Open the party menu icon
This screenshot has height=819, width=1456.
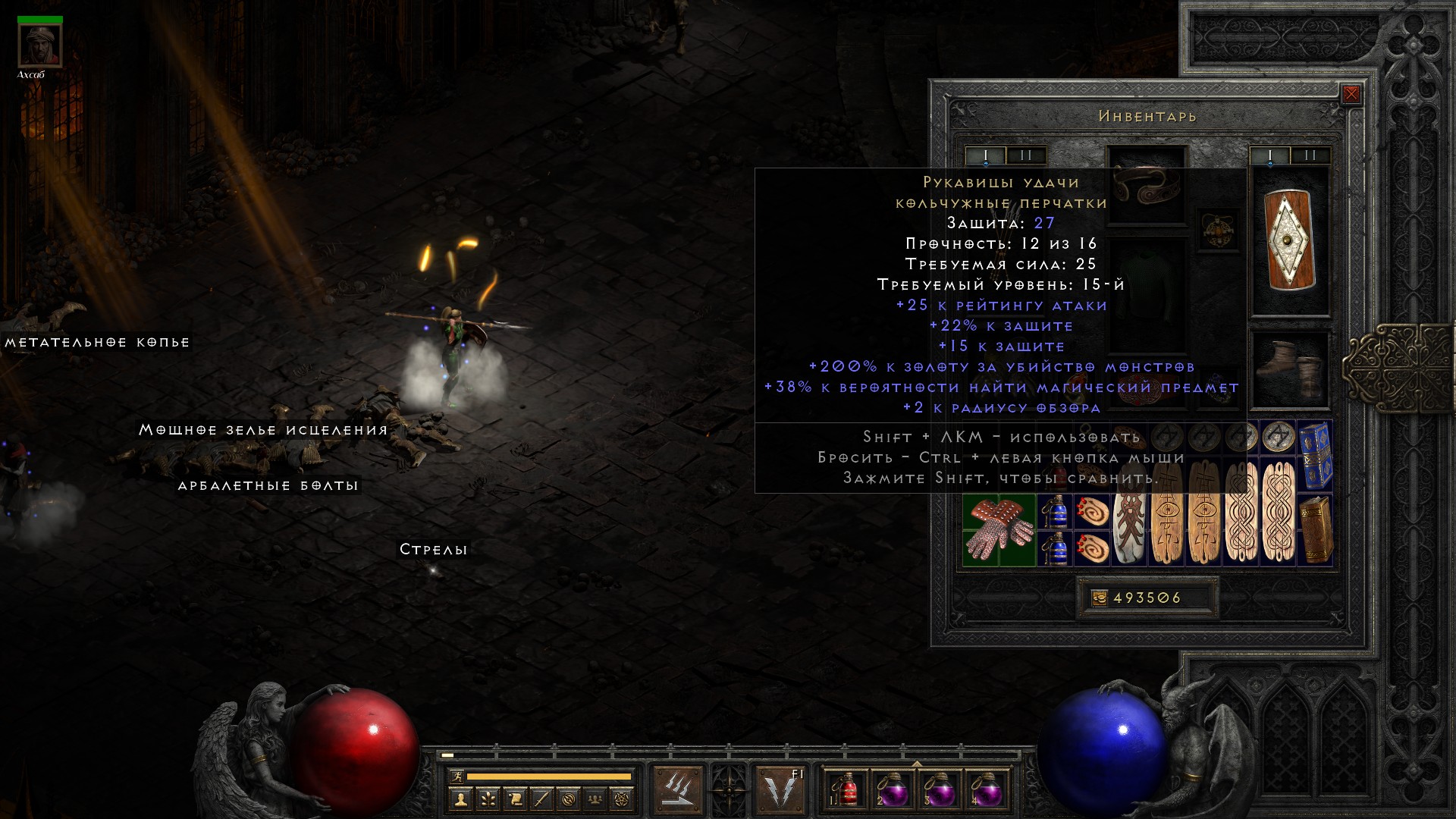[x=596, y=799]
